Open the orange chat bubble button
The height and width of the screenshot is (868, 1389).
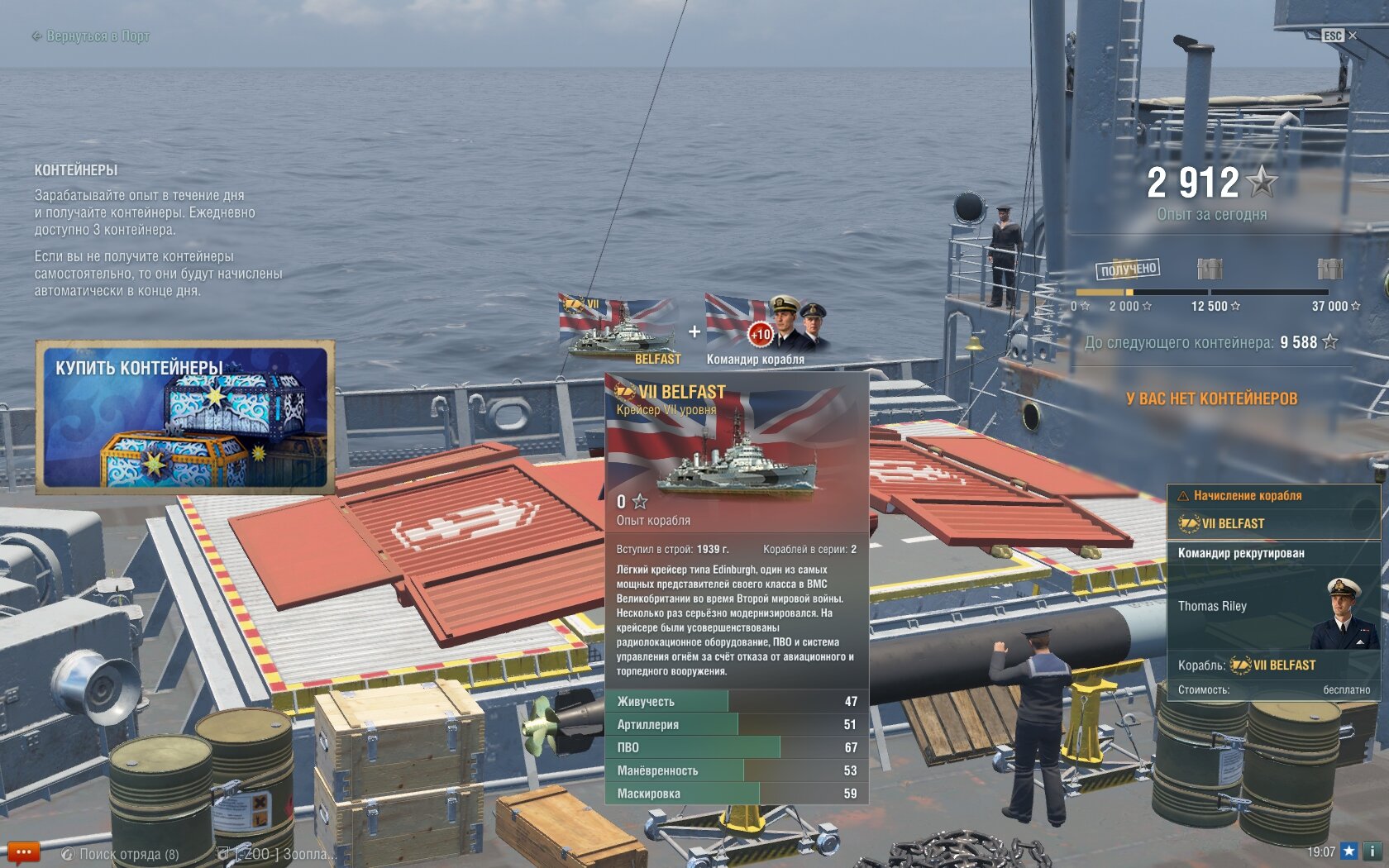23,852
